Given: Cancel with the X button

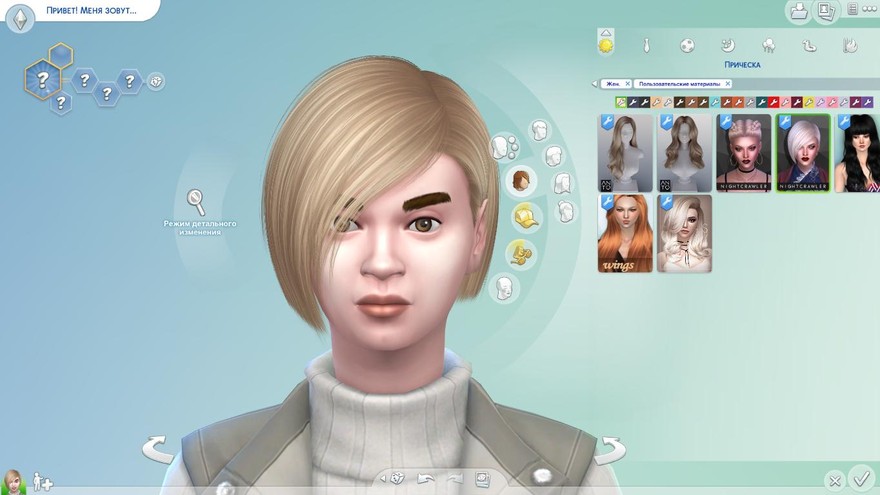Looking at the screenshot, I should tap(834, 480).
